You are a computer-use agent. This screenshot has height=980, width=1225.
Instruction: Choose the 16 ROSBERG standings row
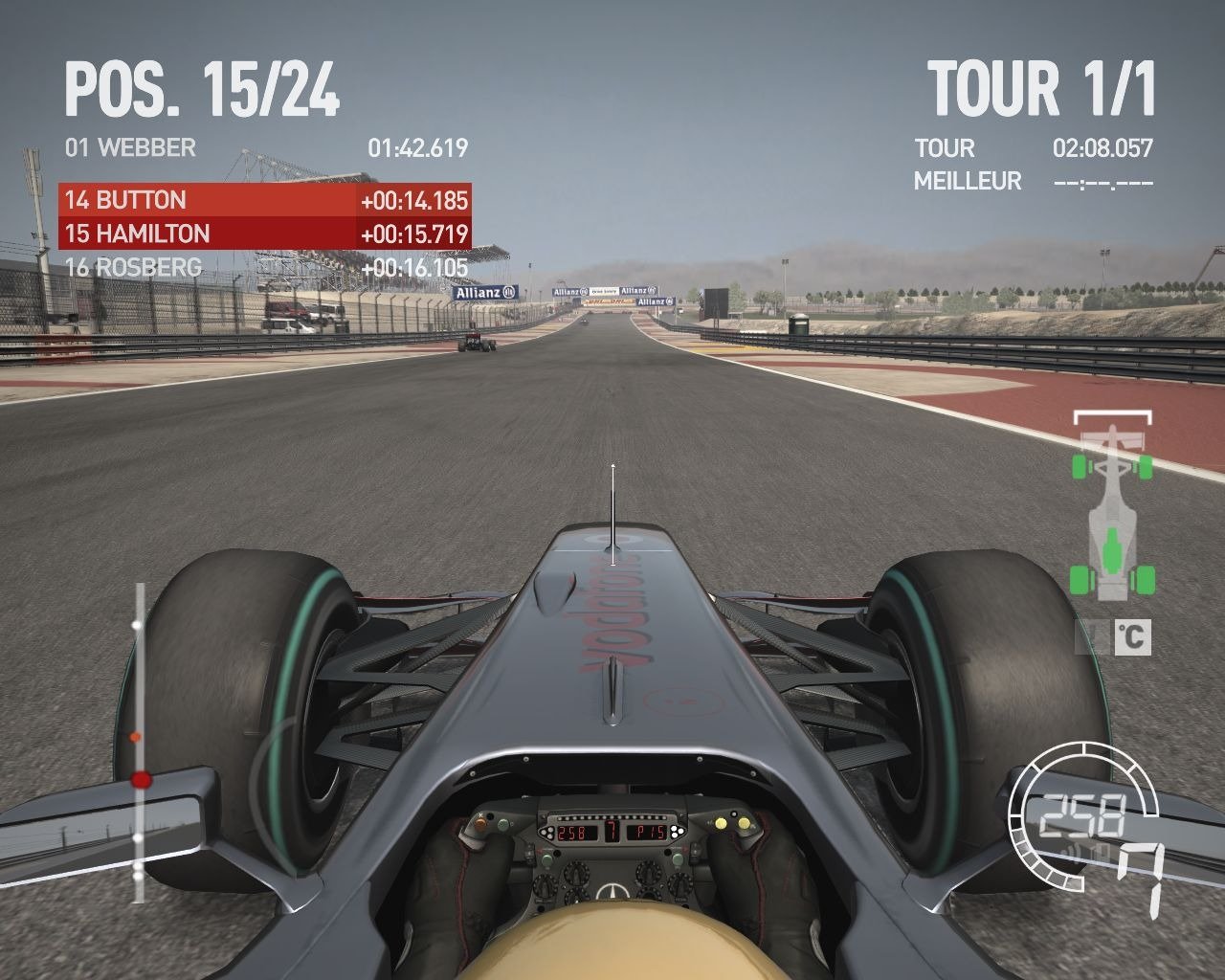[264, 268]
